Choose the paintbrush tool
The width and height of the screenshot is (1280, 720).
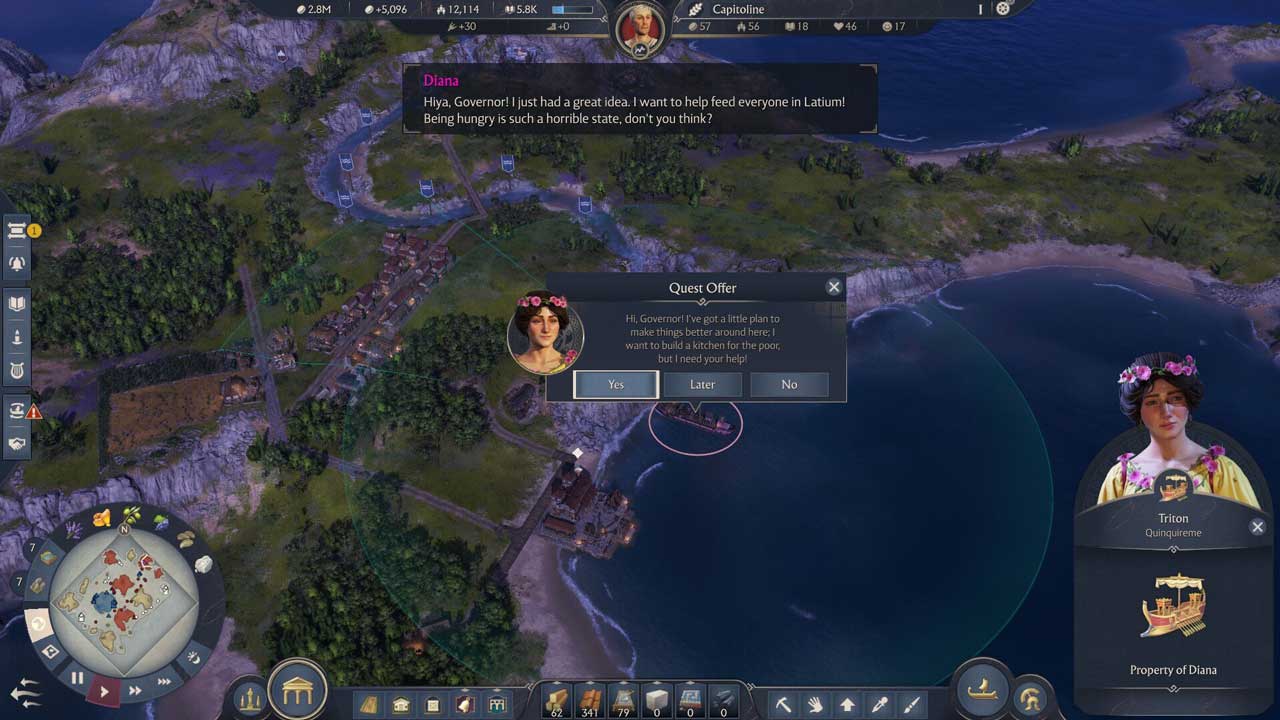pyautogui.click(x=911, y=705)
